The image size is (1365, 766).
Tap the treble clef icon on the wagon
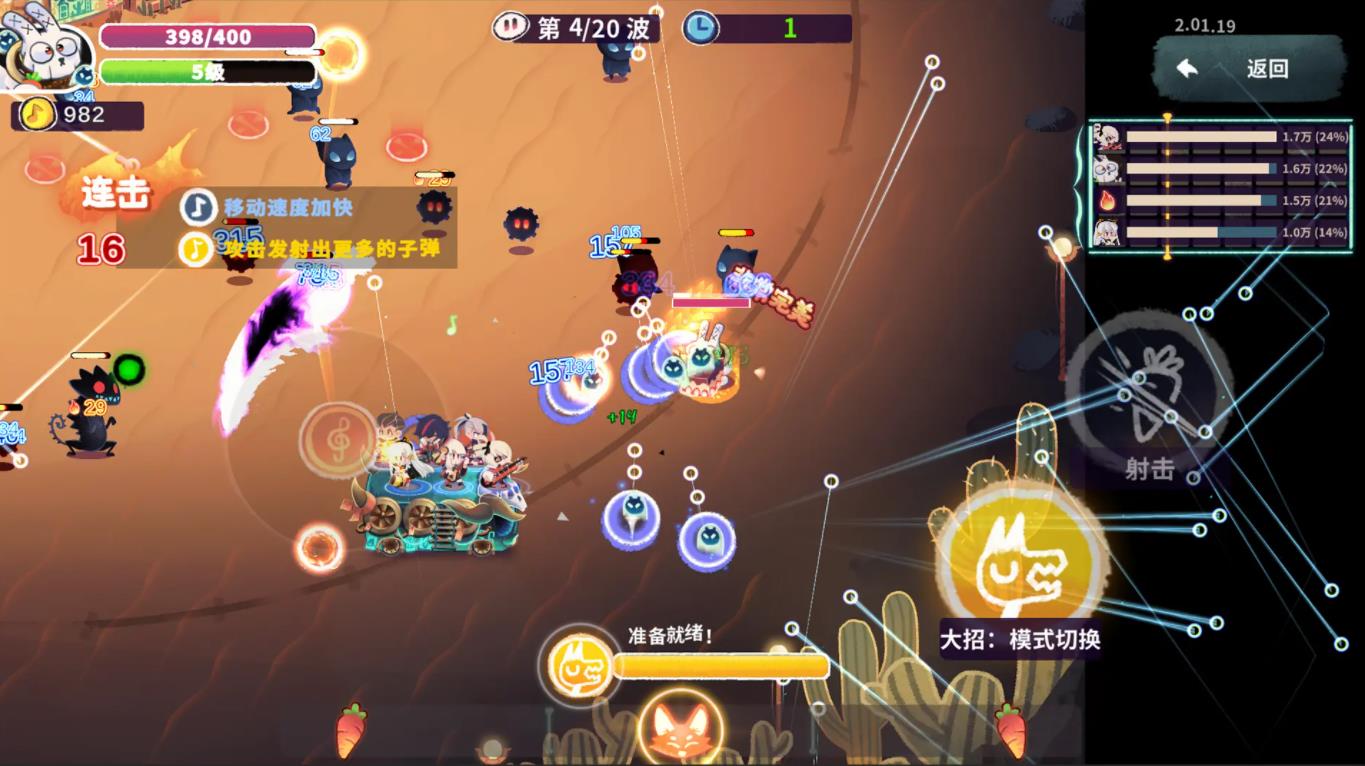coord(340,438)
